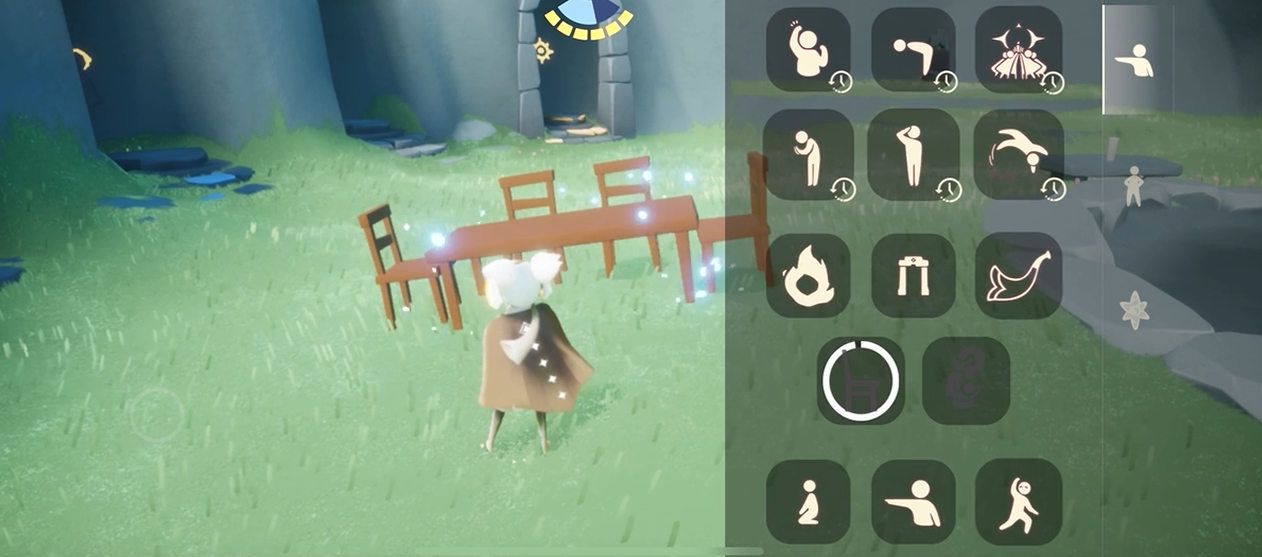This screenshot has height=557, width=1262.
Task: Click the greyed-out question mark figure slot
Action: [x=965, y=380]
